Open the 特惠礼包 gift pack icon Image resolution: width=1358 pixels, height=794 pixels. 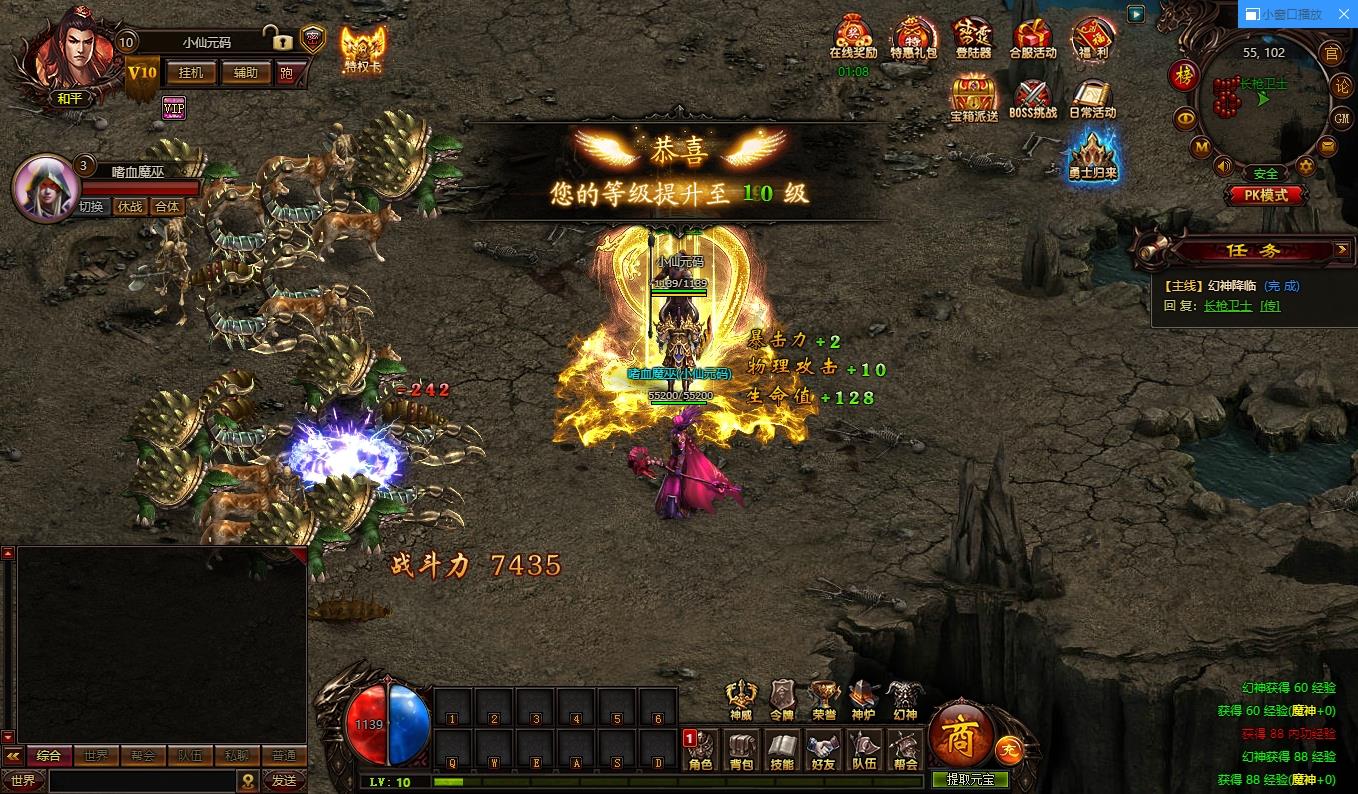pos(913,38)
